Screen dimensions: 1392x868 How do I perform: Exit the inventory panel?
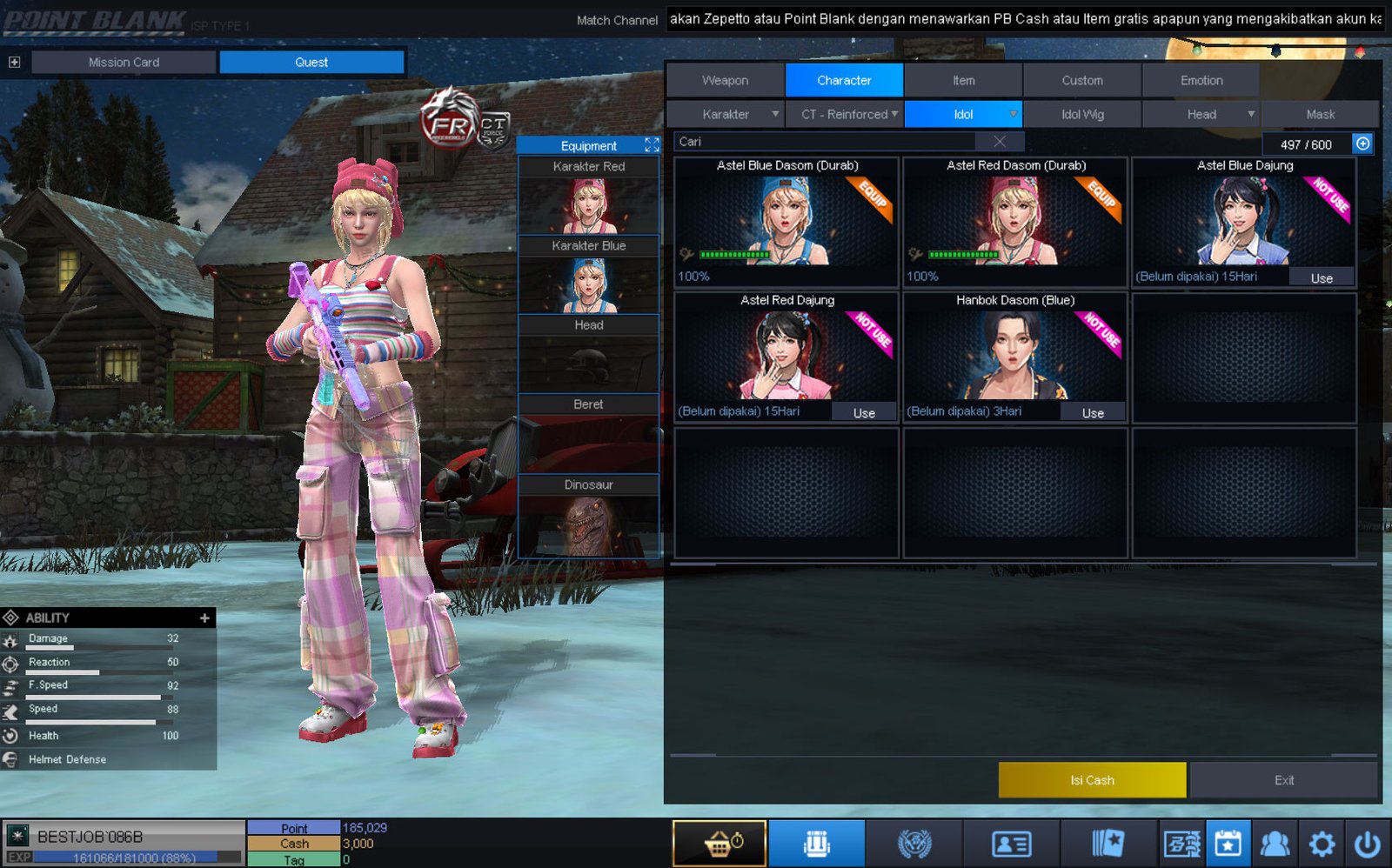tap(1283, 780)
